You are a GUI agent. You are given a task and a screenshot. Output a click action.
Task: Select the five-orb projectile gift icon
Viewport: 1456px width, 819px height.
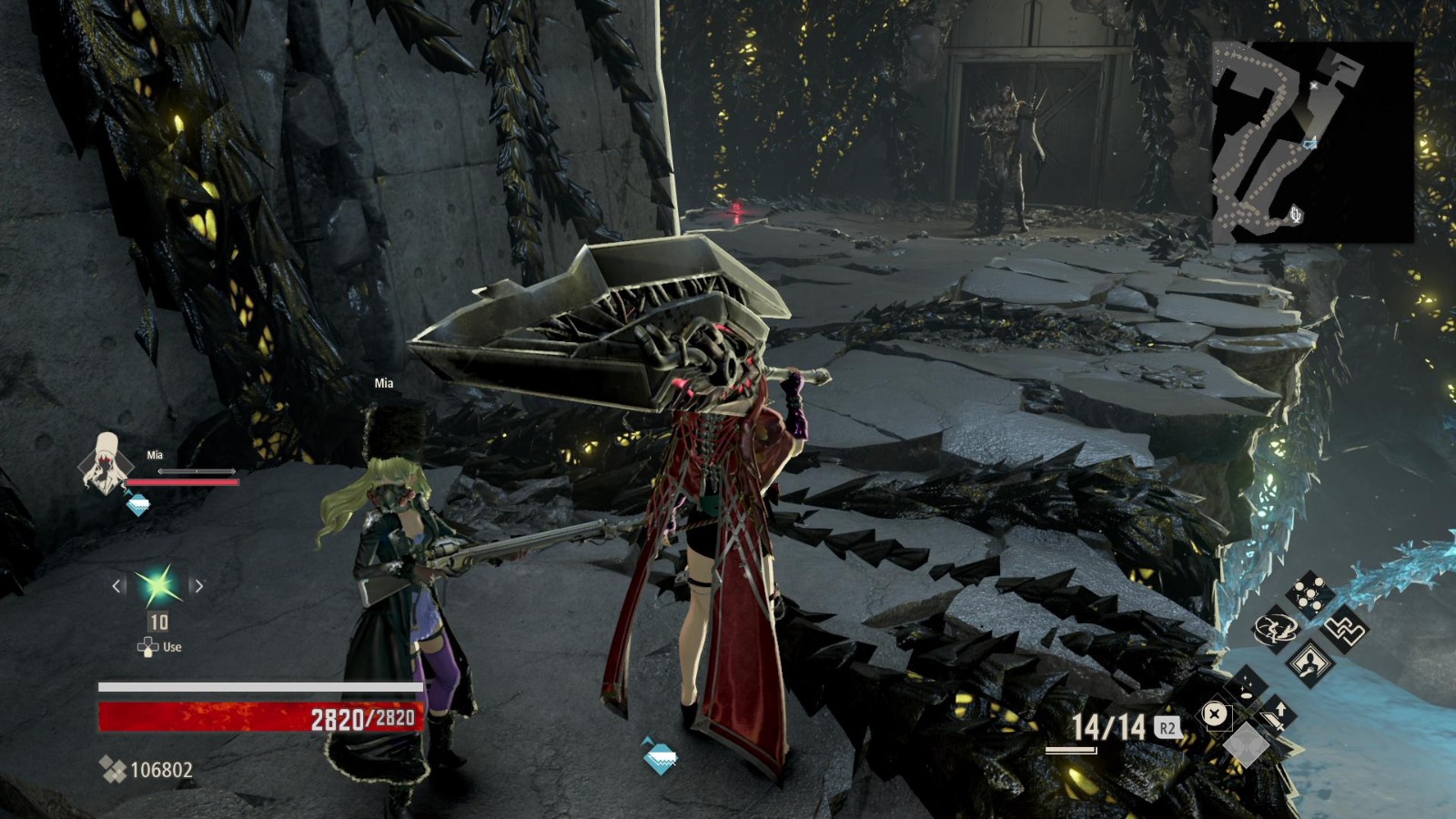1310,592
